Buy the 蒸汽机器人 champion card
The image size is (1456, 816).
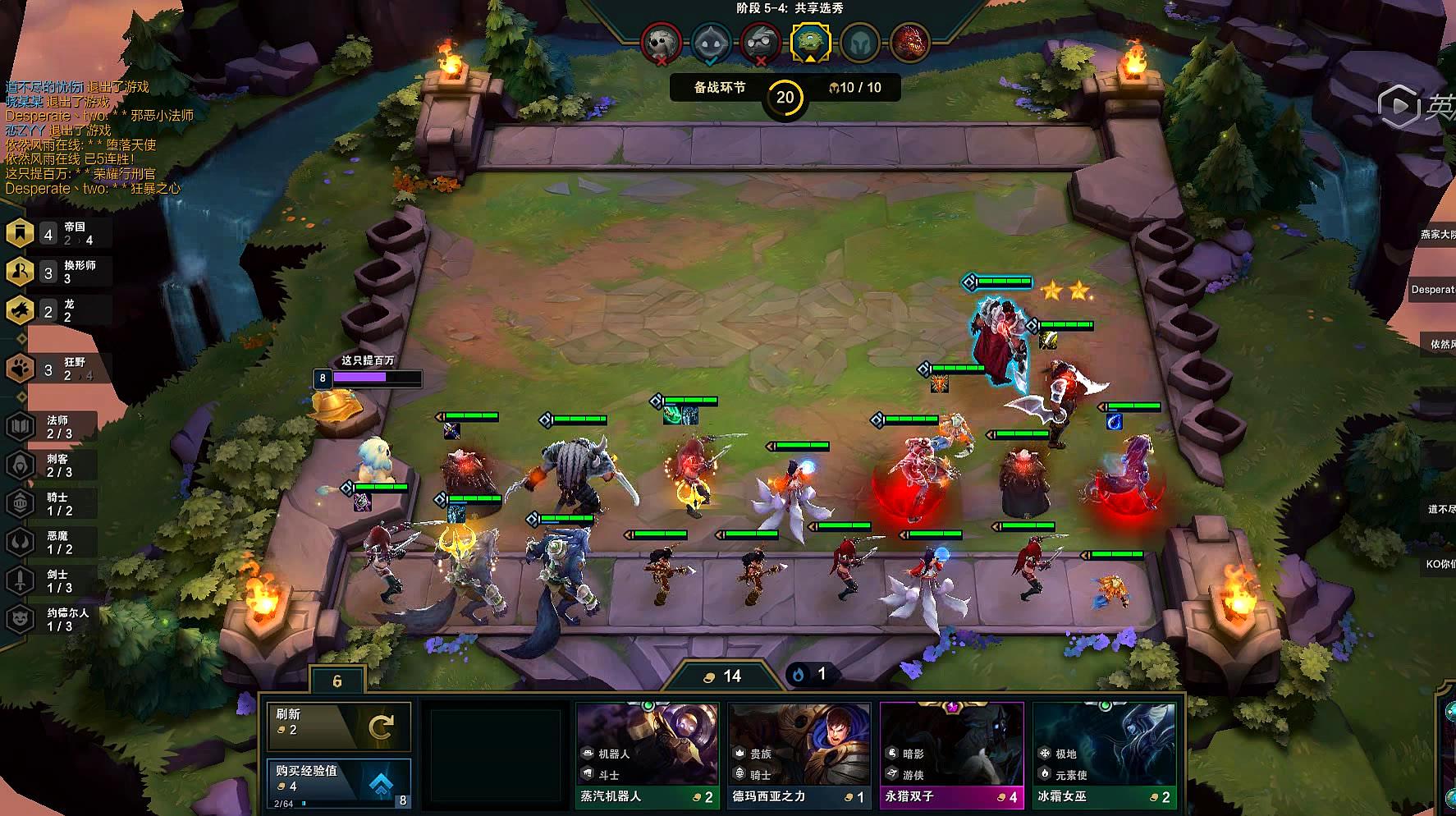(x=648, y=755)
